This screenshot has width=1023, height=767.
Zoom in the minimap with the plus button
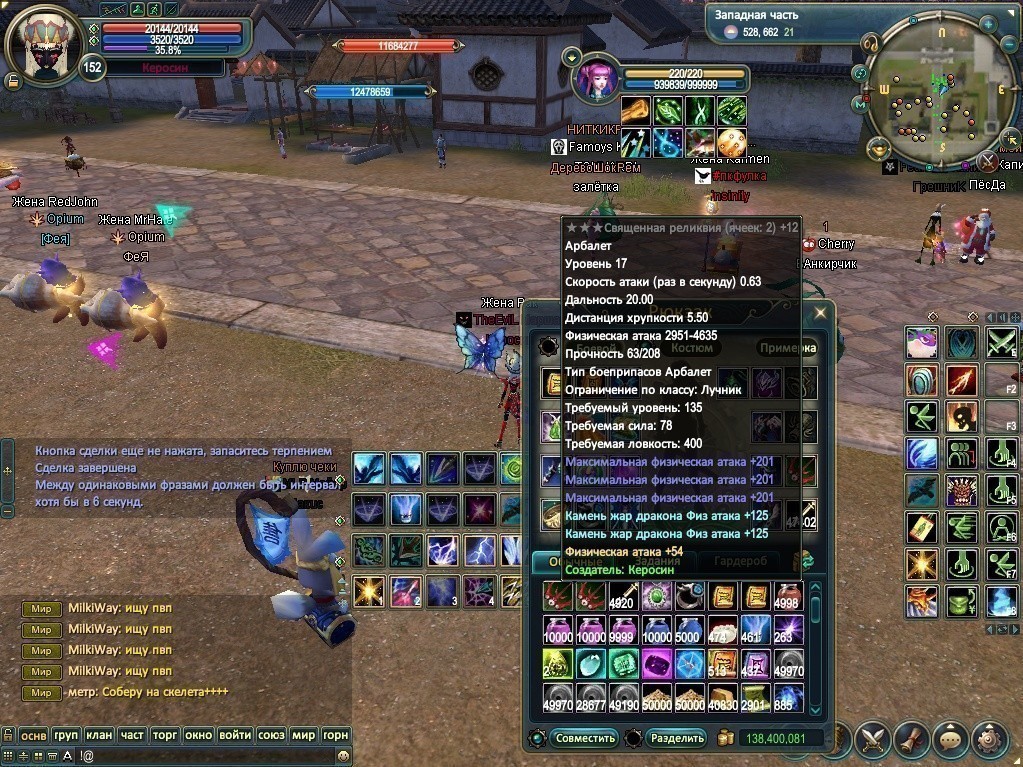[988, 22]
